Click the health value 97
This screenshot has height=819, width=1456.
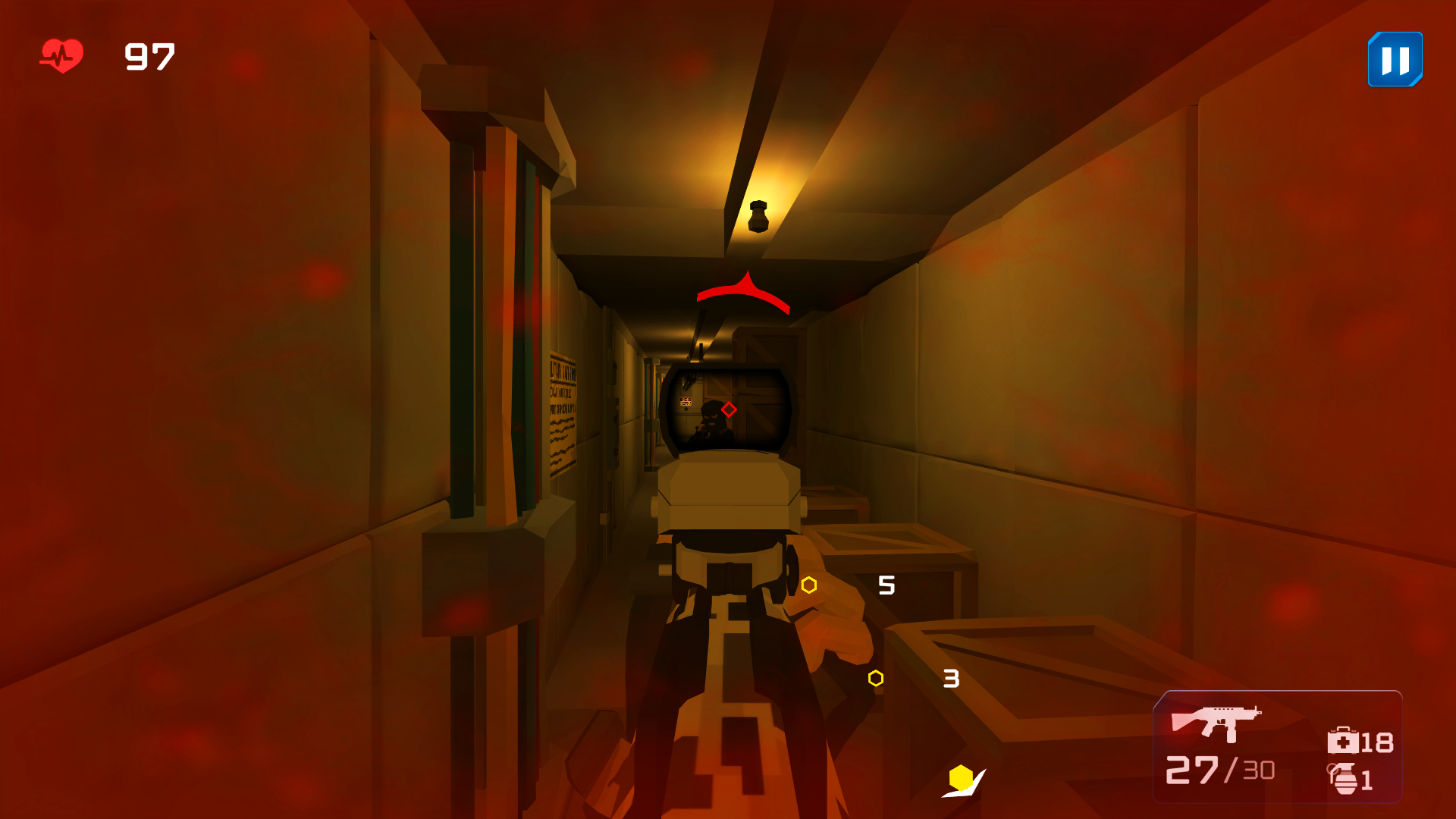(149, 57)
